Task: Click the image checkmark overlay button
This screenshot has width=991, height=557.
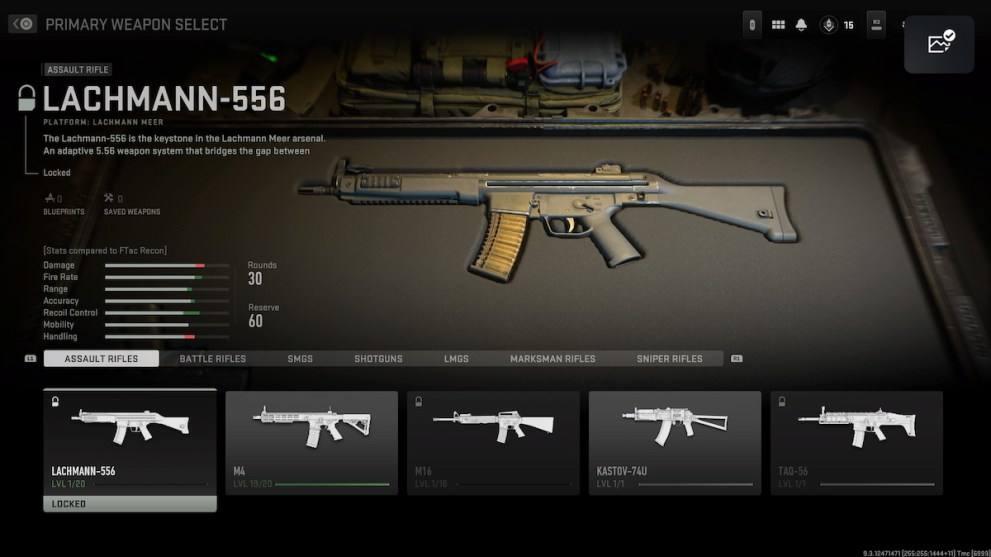Action: (939, 44)
